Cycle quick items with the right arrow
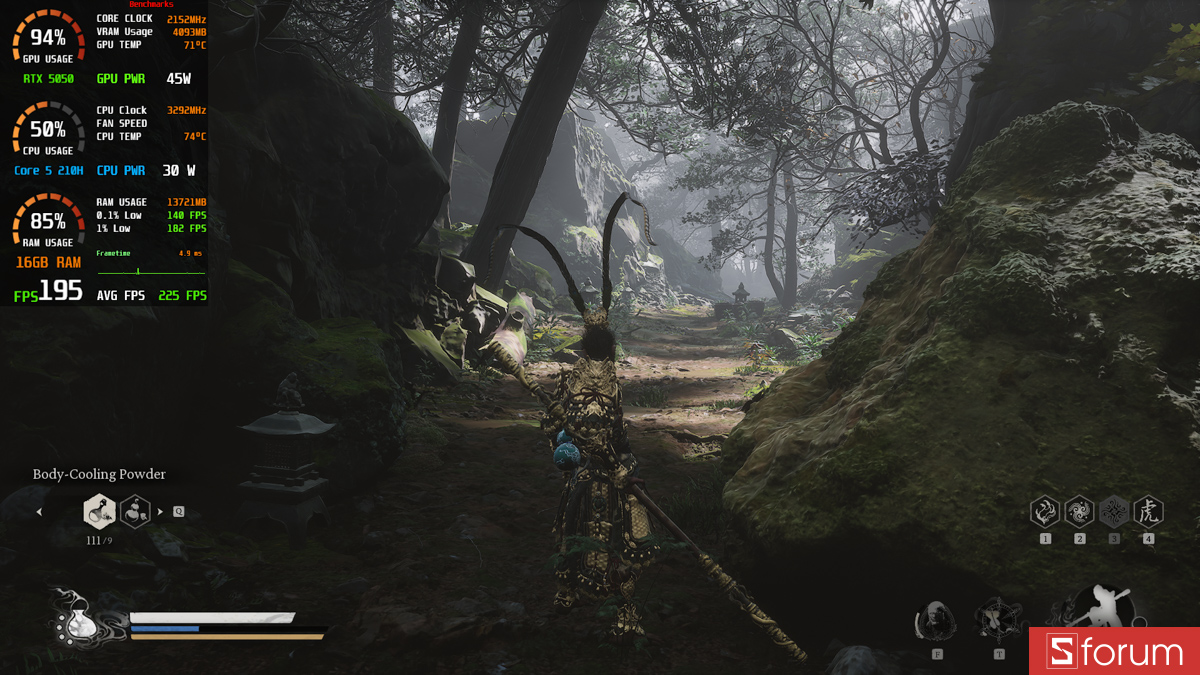Screen dimensions: 1200x675 click(160, 512)
